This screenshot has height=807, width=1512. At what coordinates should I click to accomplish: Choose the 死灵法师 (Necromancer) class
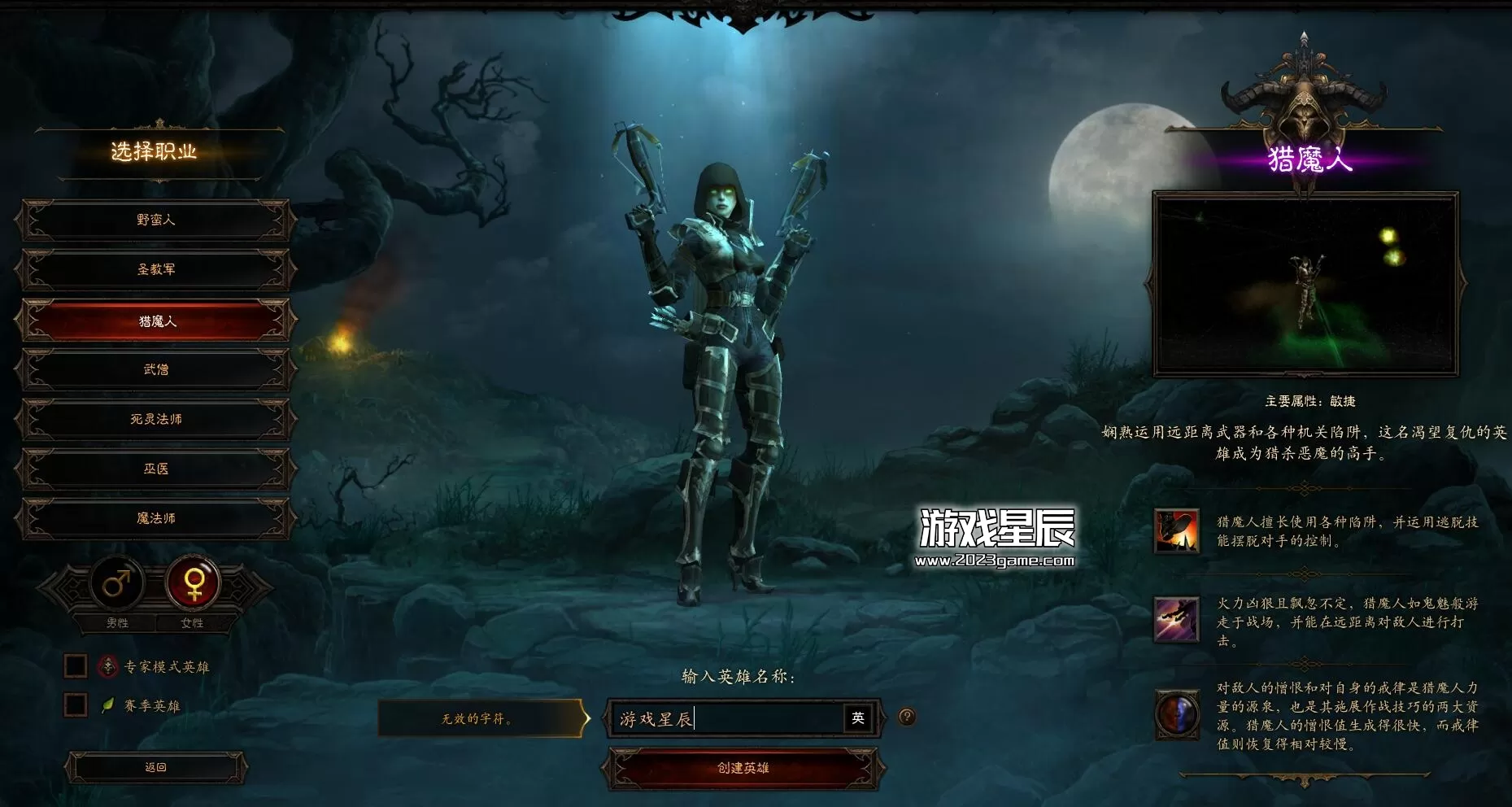pyautogui.click(x=155, y=420)
